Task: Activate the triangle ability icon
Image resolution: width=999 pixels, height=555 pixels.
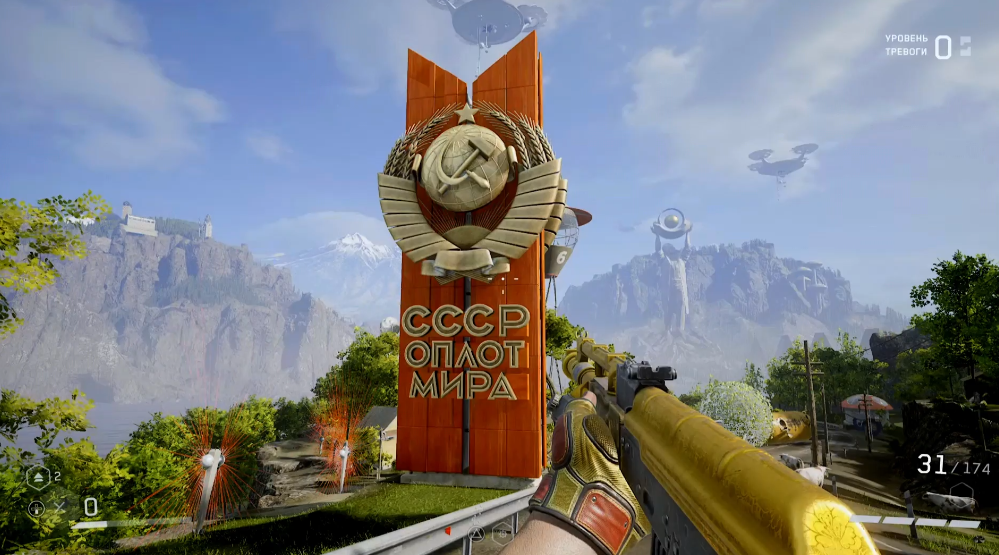Action: (x=477, y=533)
